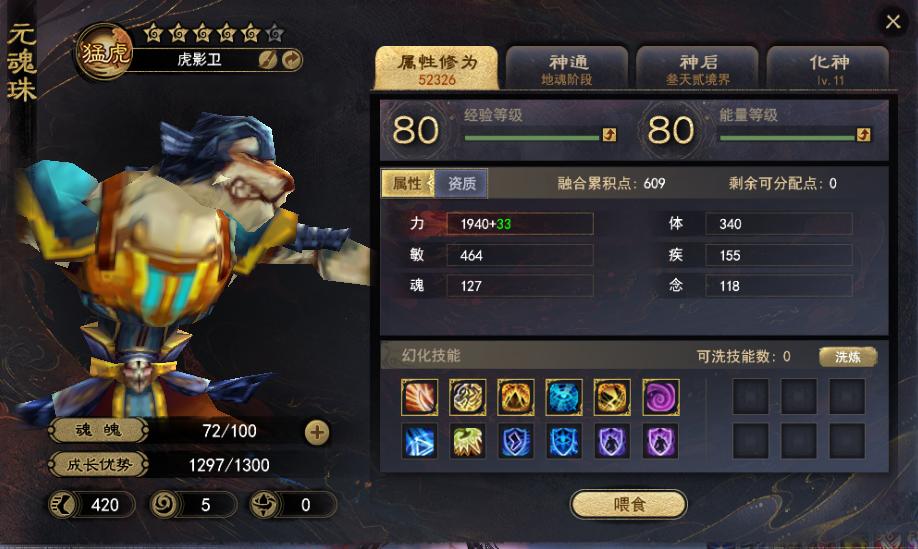Image resolution: width=918 pixels, height=549 pixels.
Task: Switch to the 神通 tab
Action: tap(567, 68)
